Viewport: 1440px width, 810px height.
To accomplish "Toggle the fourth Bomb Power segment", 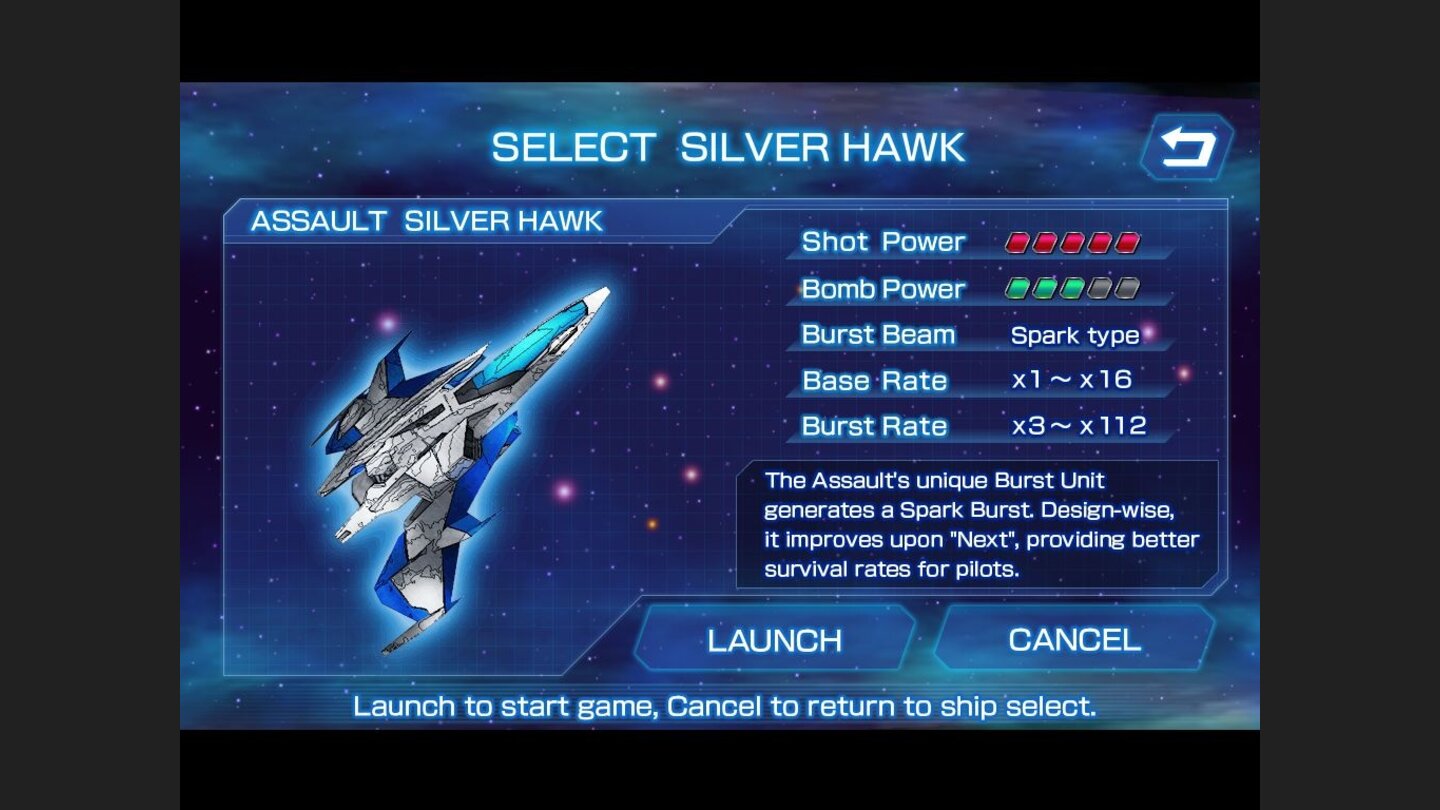I will [x=1098, y=288].
